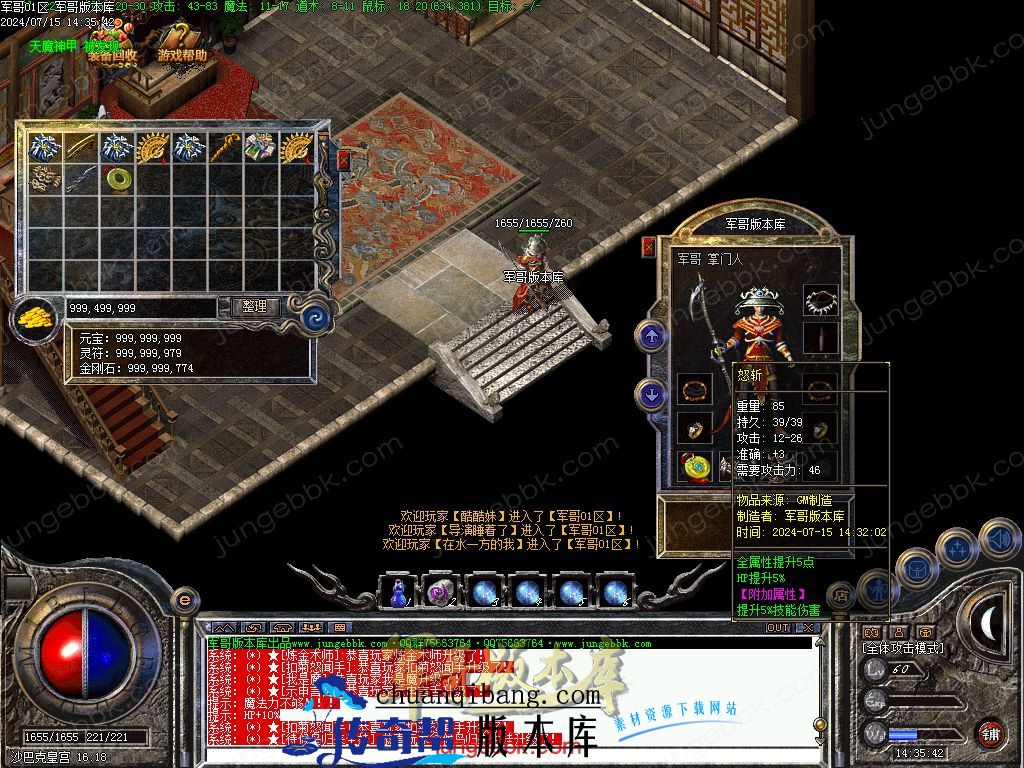Choose the green and purple gift box item
Image resolution: width=1024 pixels, height=768 pixels.
[x=259, y=147]
